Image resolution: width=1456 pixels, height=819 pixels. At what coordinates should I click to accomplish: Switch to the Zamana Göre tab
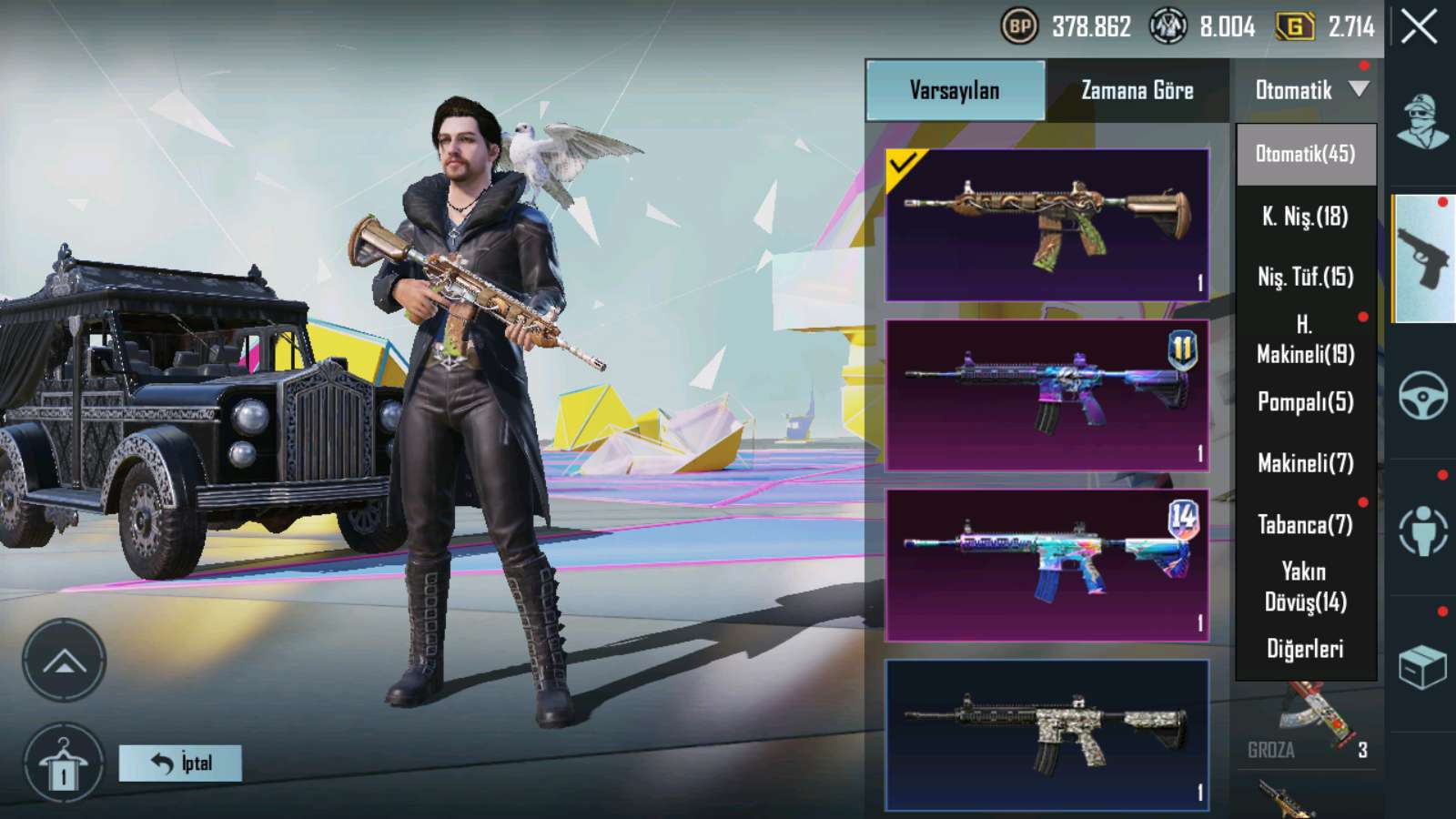[1137, 90]
